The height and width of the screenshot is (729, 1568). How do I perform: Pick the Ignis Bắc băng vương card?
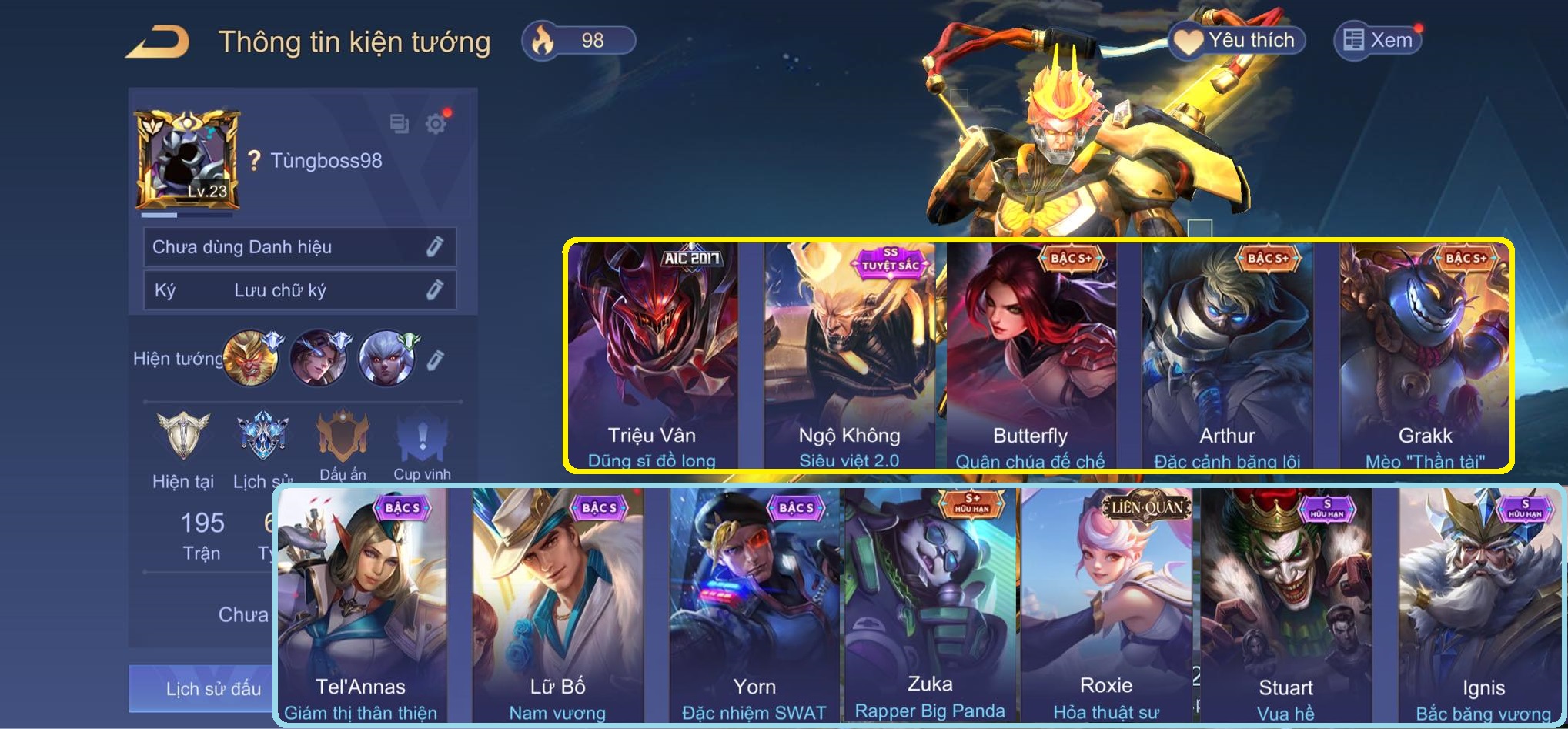click(1483, 604)
